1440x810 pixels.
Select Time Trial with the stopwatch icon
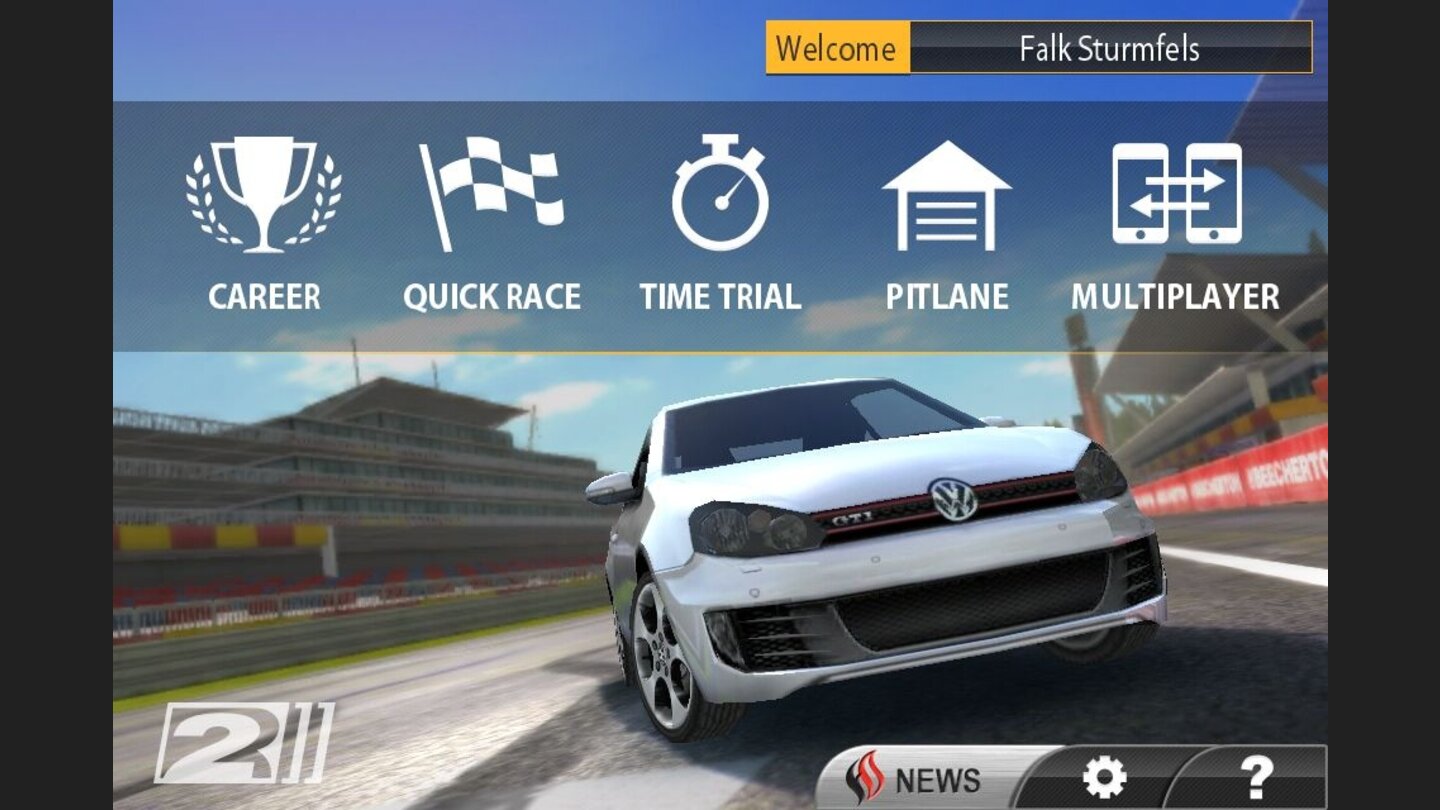pos(720,200)
